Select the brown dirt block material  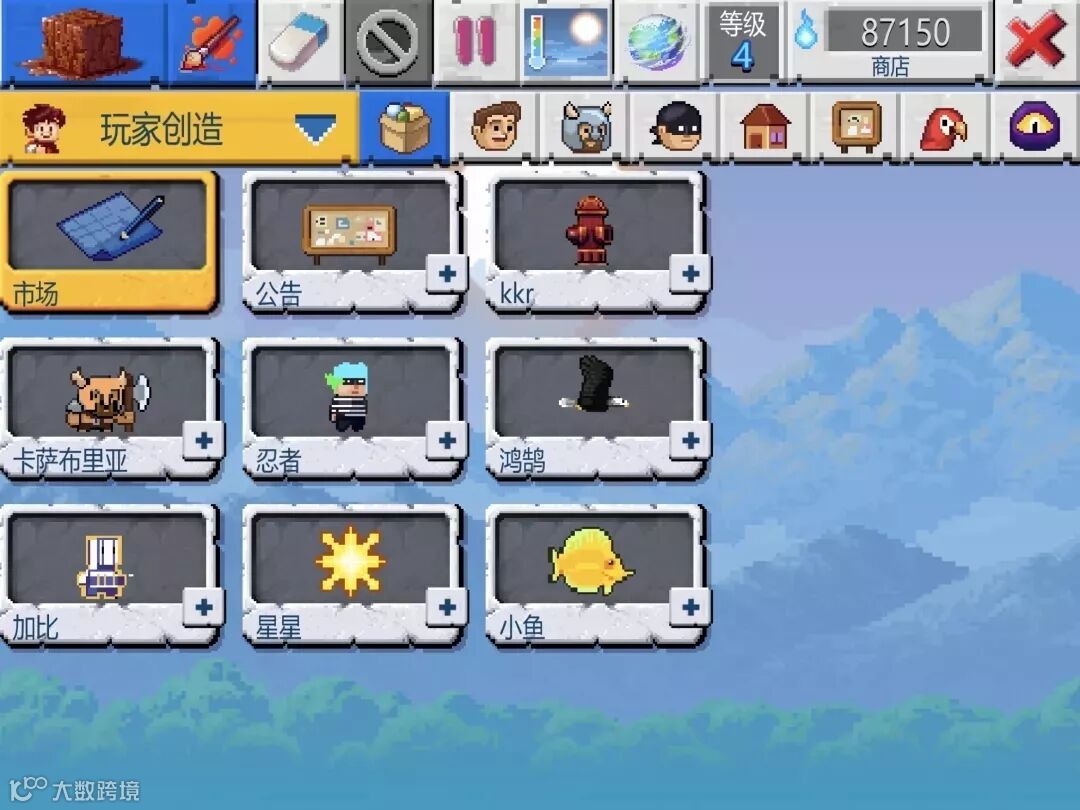82,40
